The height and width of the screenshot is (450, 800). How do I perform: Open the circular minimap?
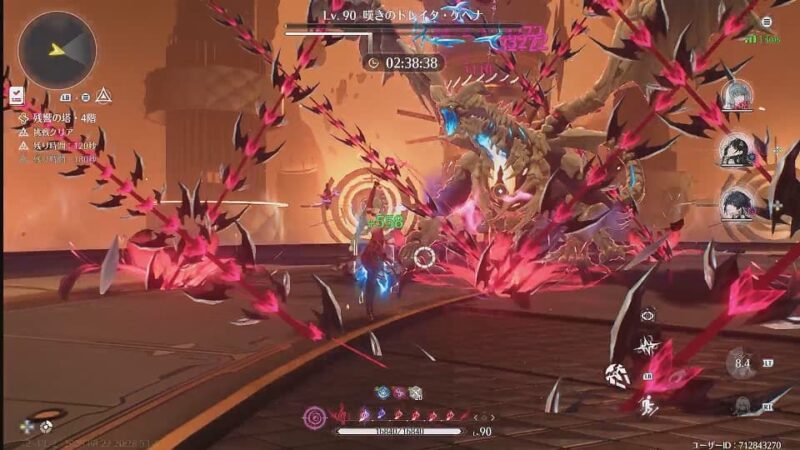(x=57, y=50)
